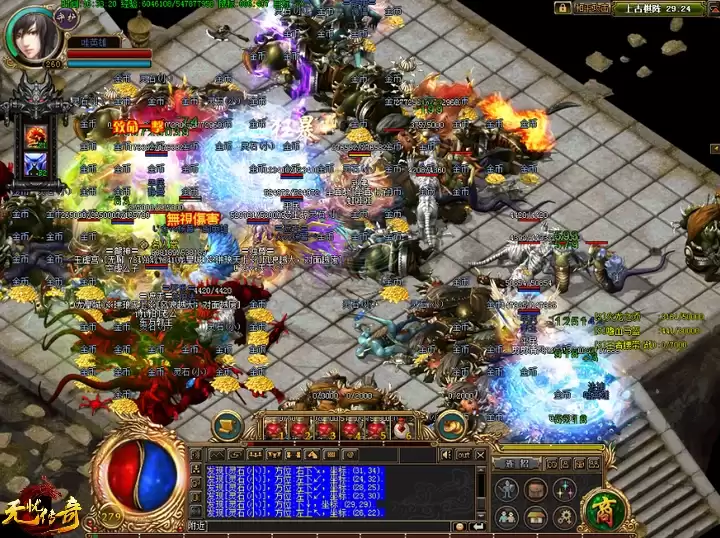Viewport: 720px width, 538px height.
Task: Activate the blue winged skill icon
Action: tap(36, 165)
